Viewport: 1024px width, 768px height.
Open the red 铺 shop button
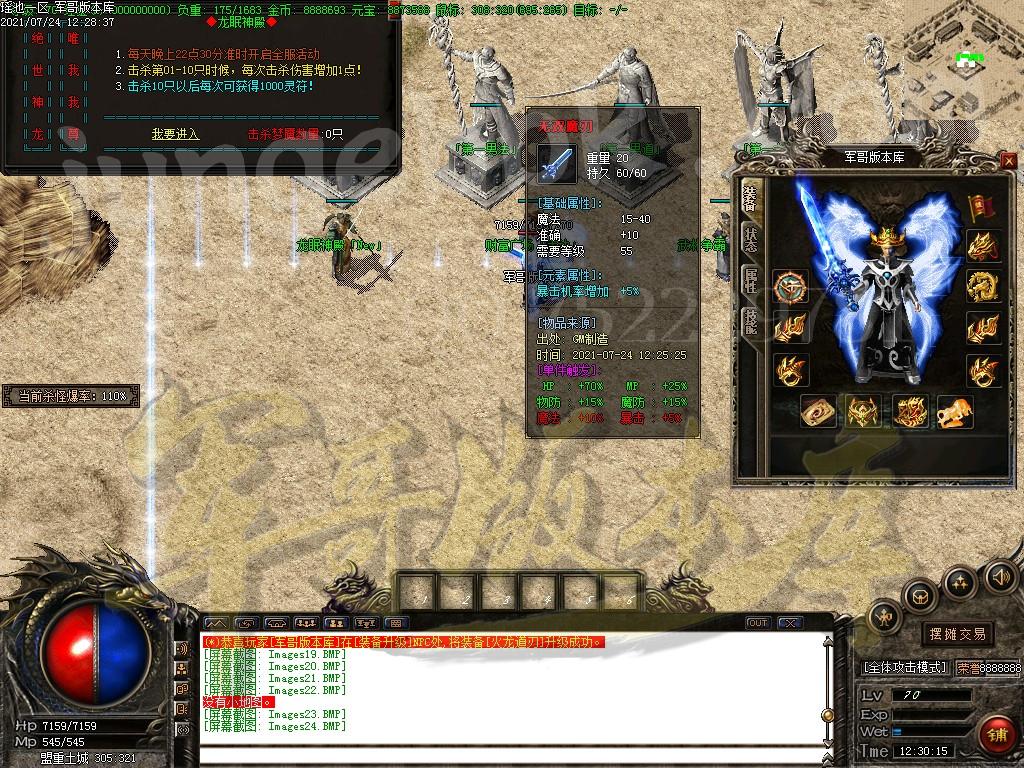point(994,734)
